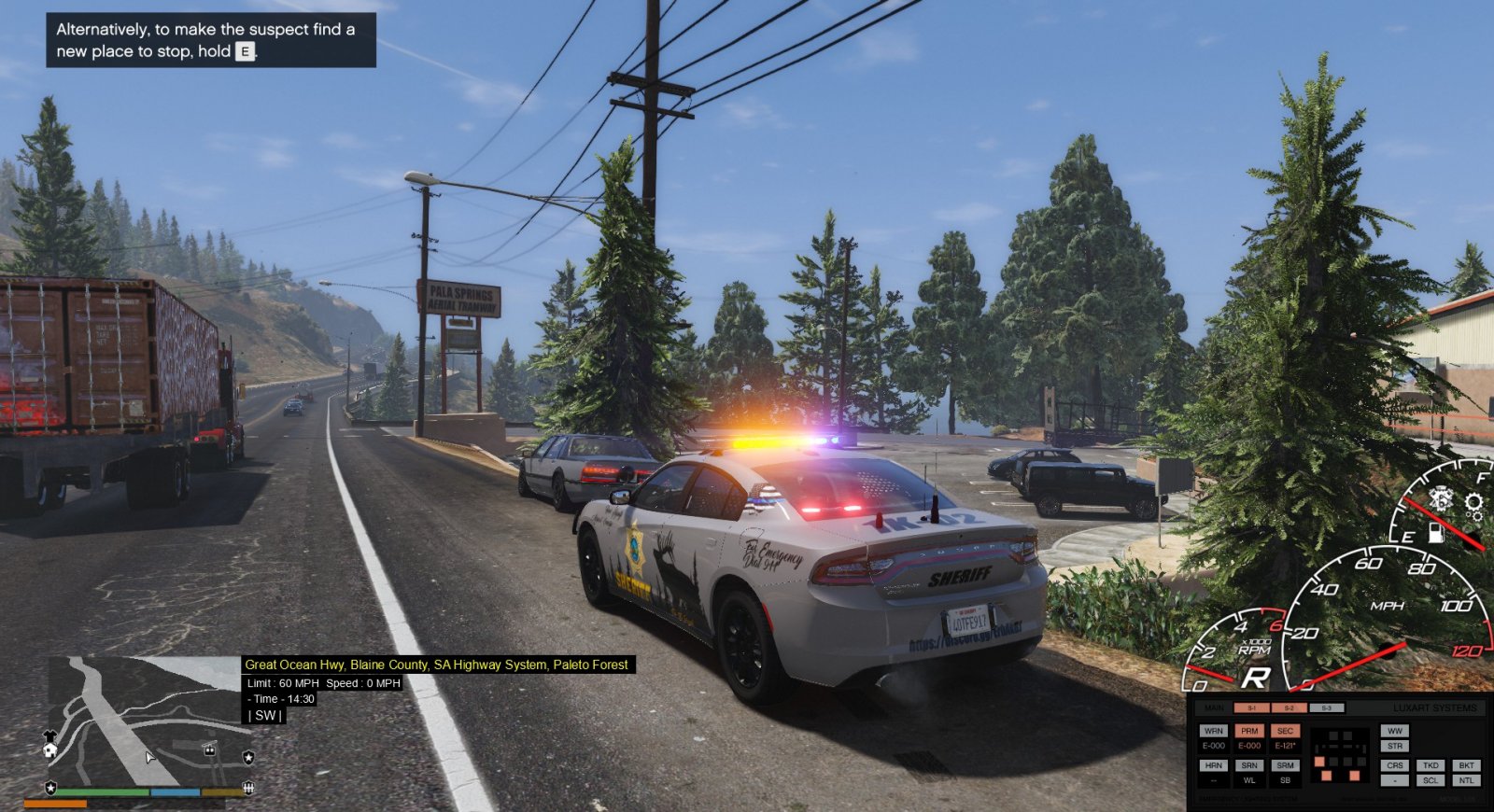Toggle the STR button on siren controller
Image resolution: width=1494 pixels, height=812 pixels.
coord(1395,746)
